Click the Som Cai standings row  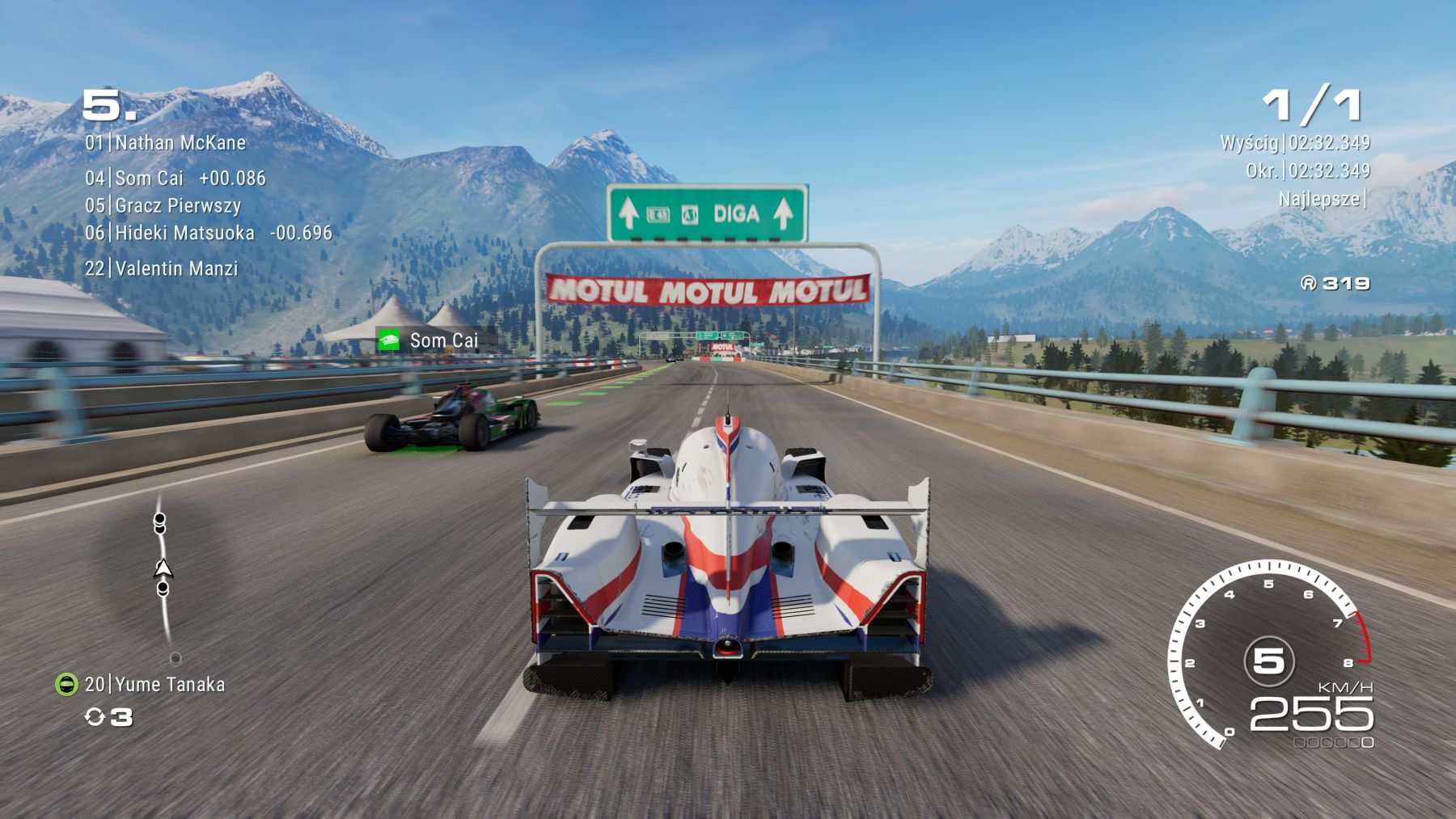175,179
